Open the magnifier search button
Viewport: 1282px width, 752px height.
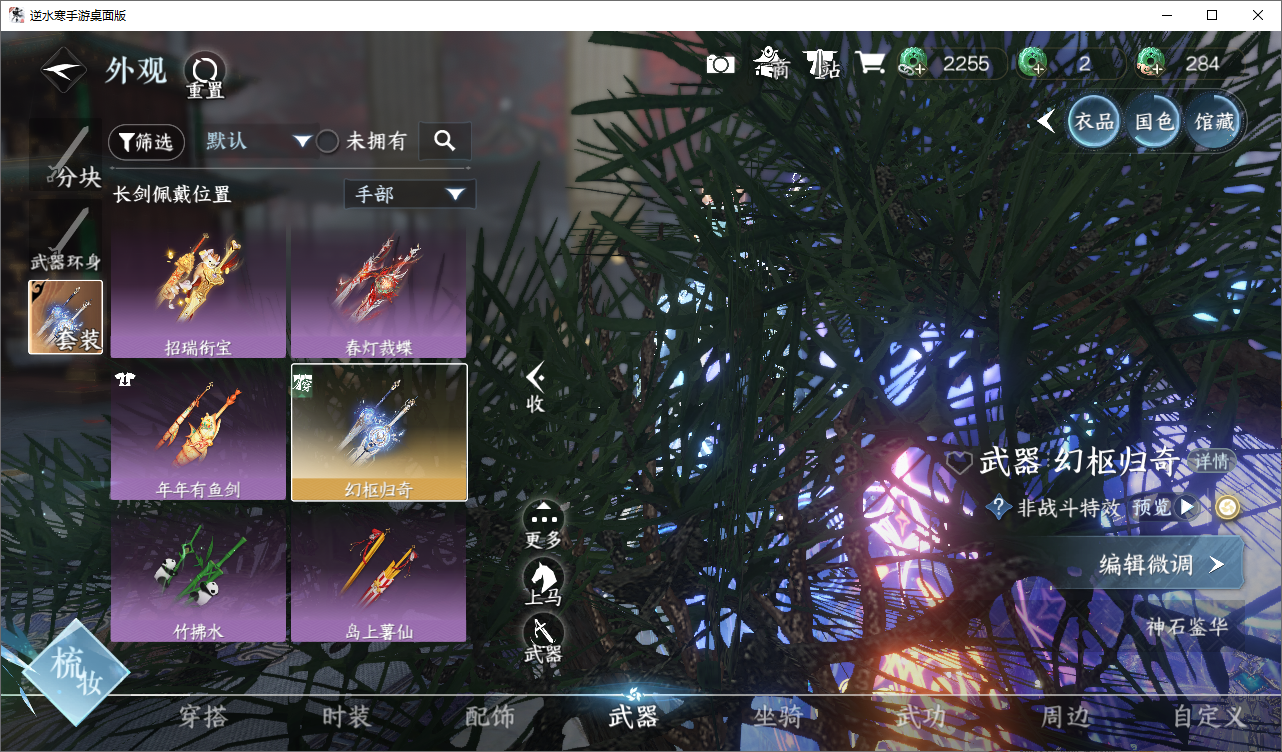[445, 142]
